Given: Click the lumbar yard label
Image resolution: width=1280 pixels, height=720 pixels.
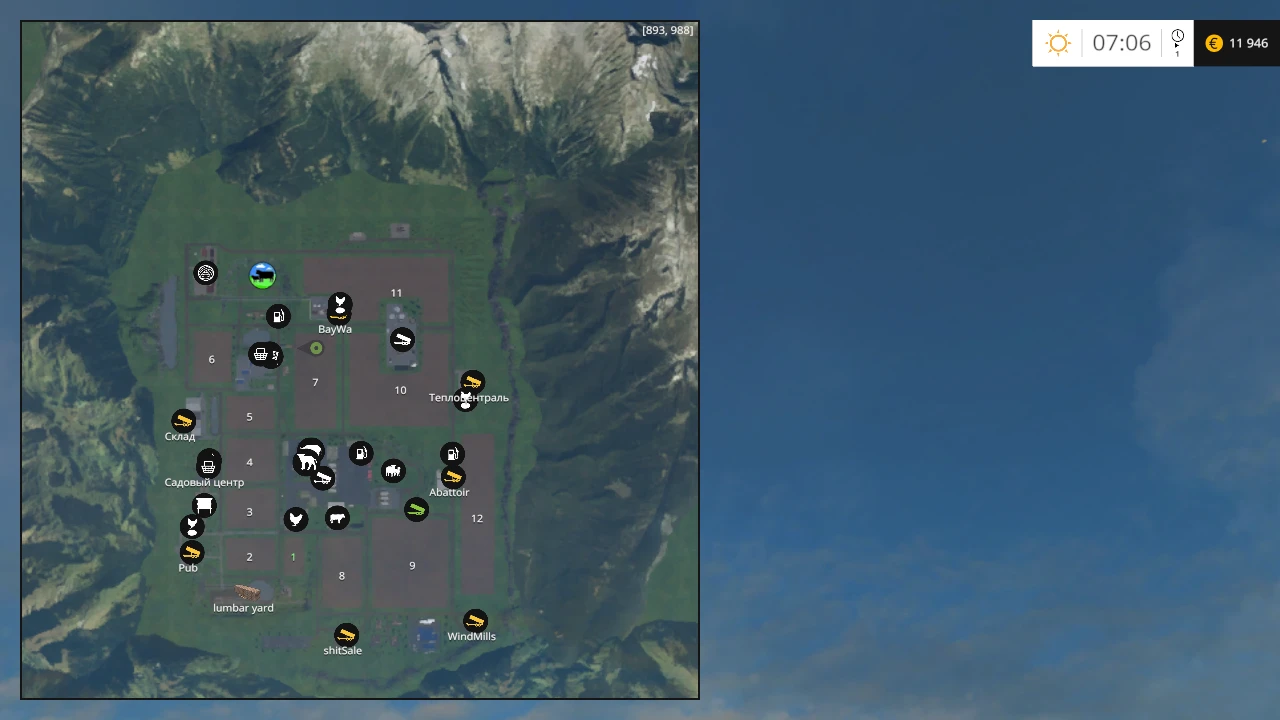Looking at the screenshot, I should tap(243, 607).
